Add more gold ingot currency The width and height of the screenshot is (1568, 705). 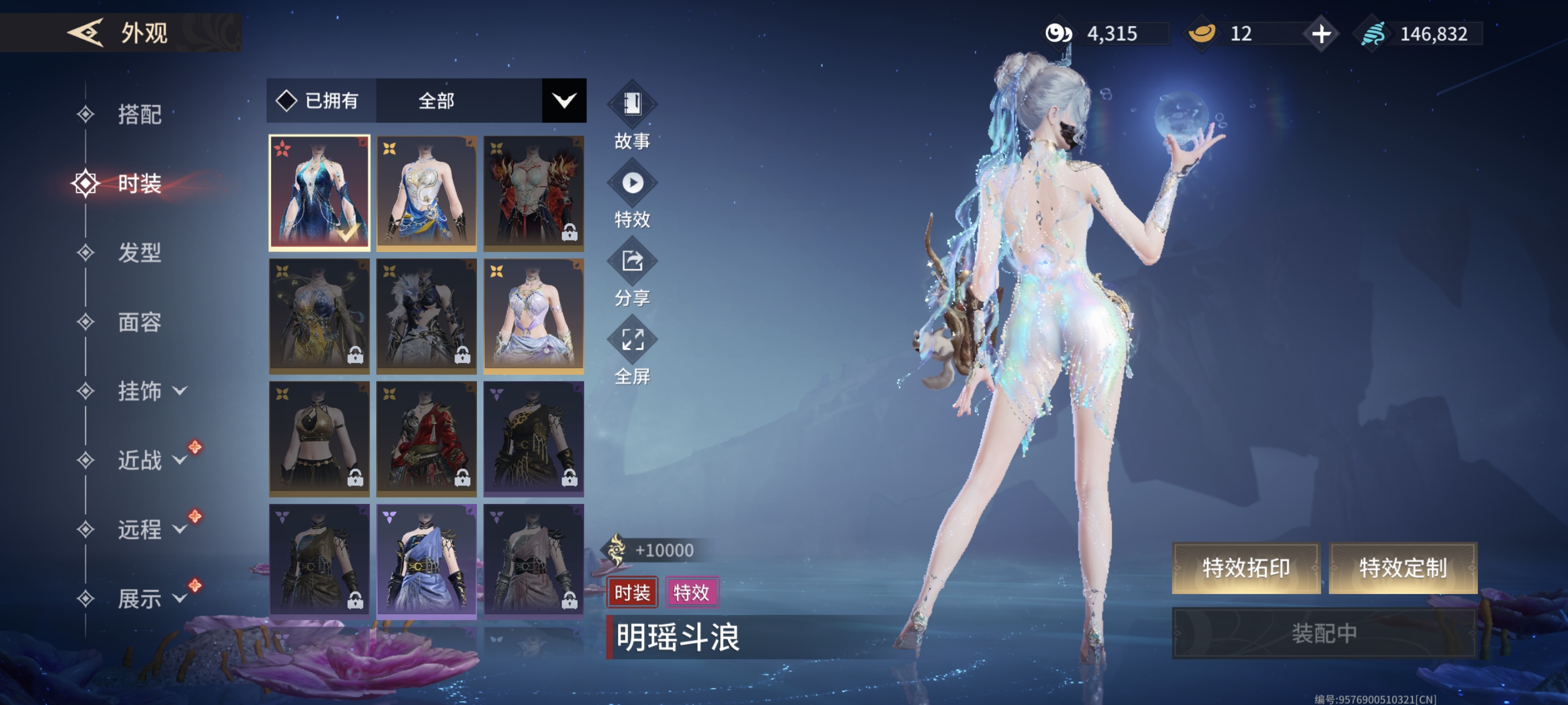point(1321,34)
